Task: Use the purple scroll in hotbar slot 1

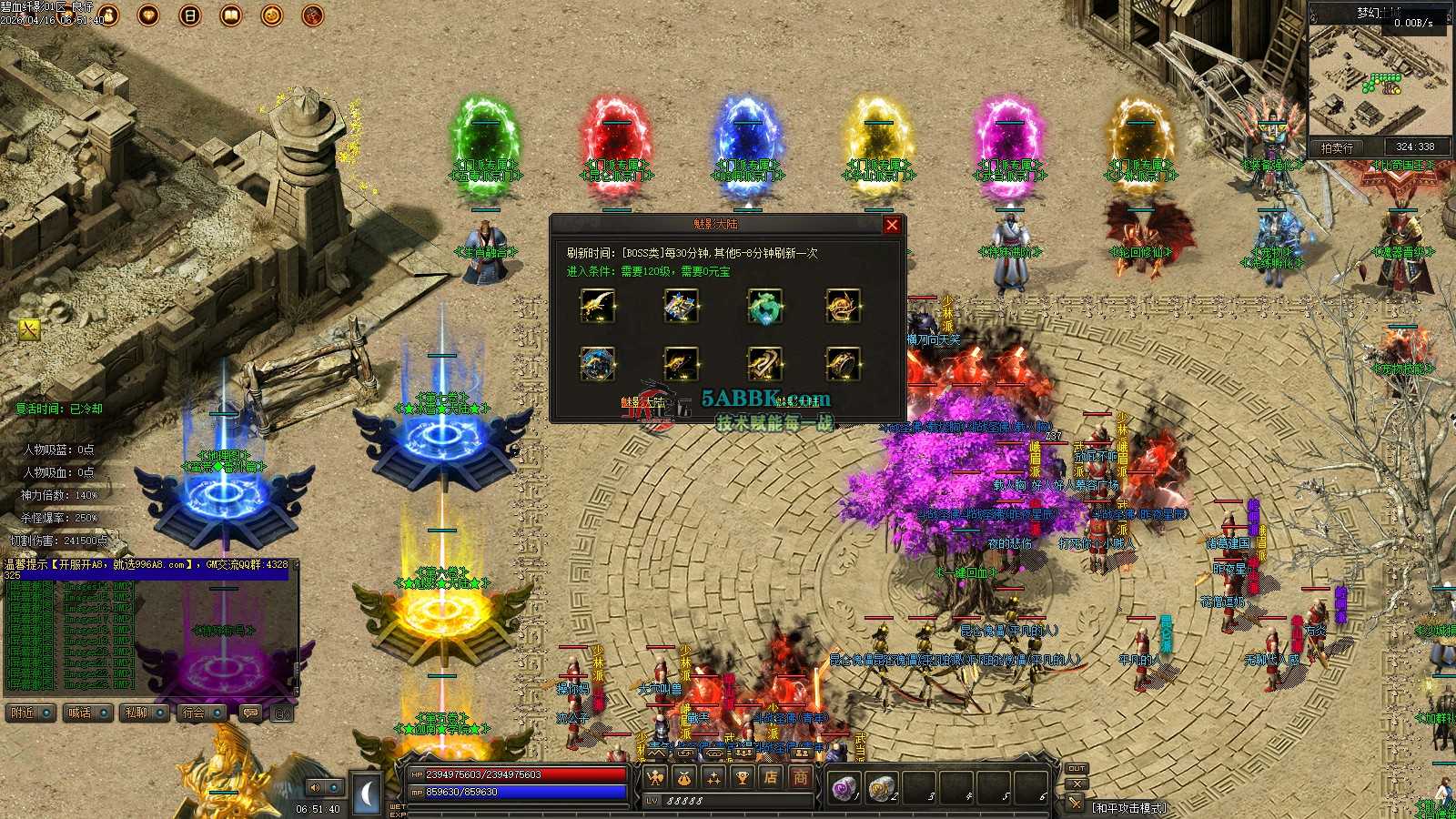Action: pyautogui.click(x=844, y=788)
